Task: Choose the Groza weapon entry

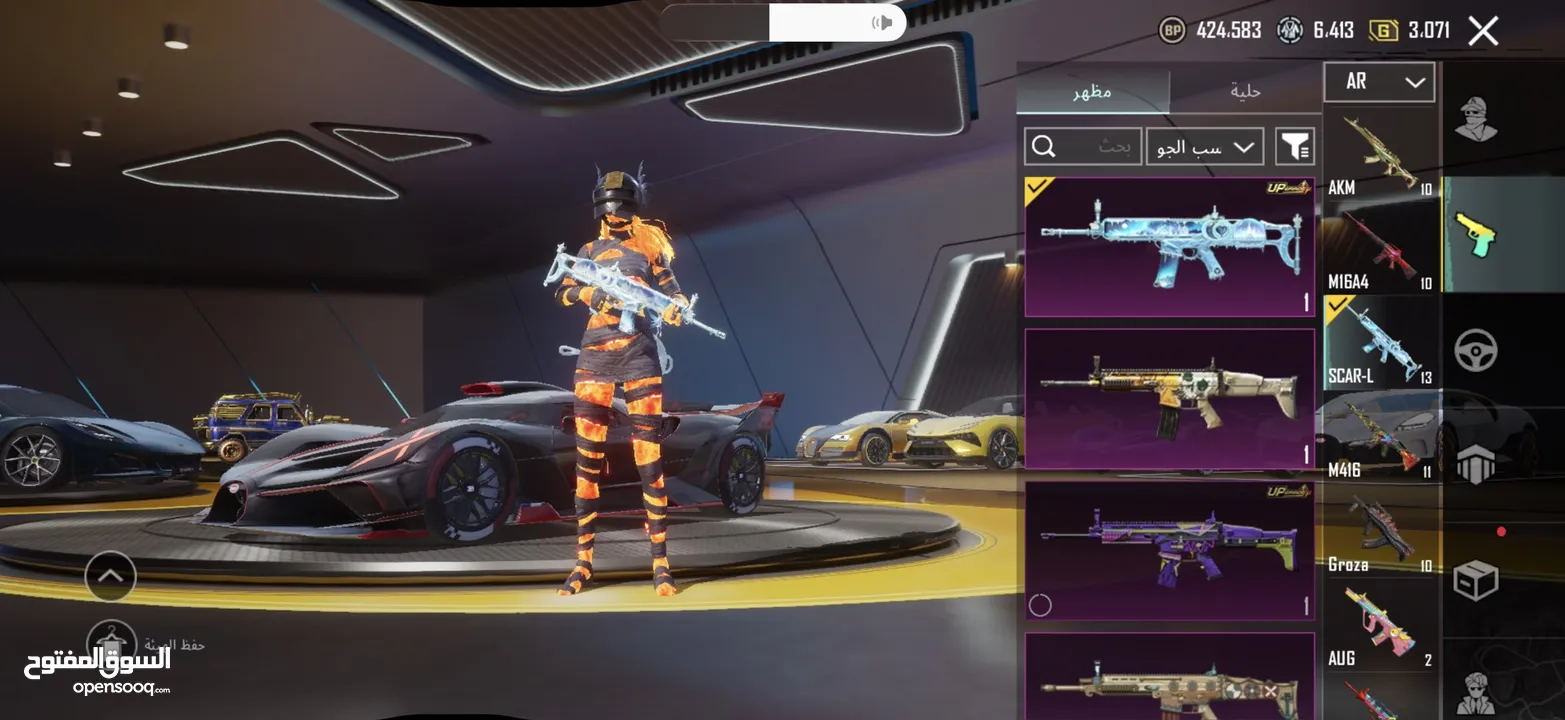Action: pyautogui.click(x=1381, y=530)
